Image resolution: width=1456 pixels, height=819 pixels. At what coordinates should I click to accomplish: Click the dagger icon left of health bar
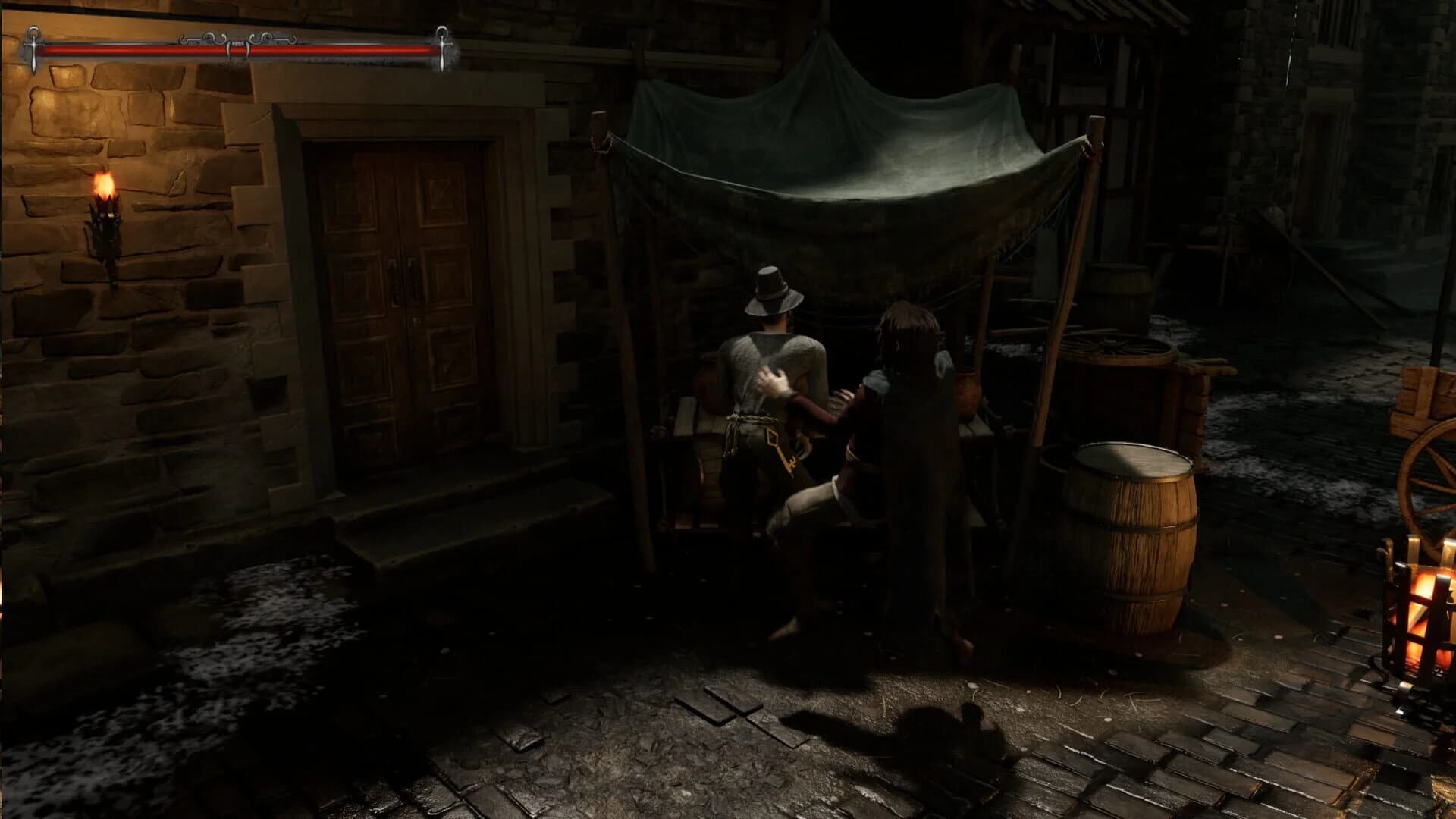[x=34, y=47]
